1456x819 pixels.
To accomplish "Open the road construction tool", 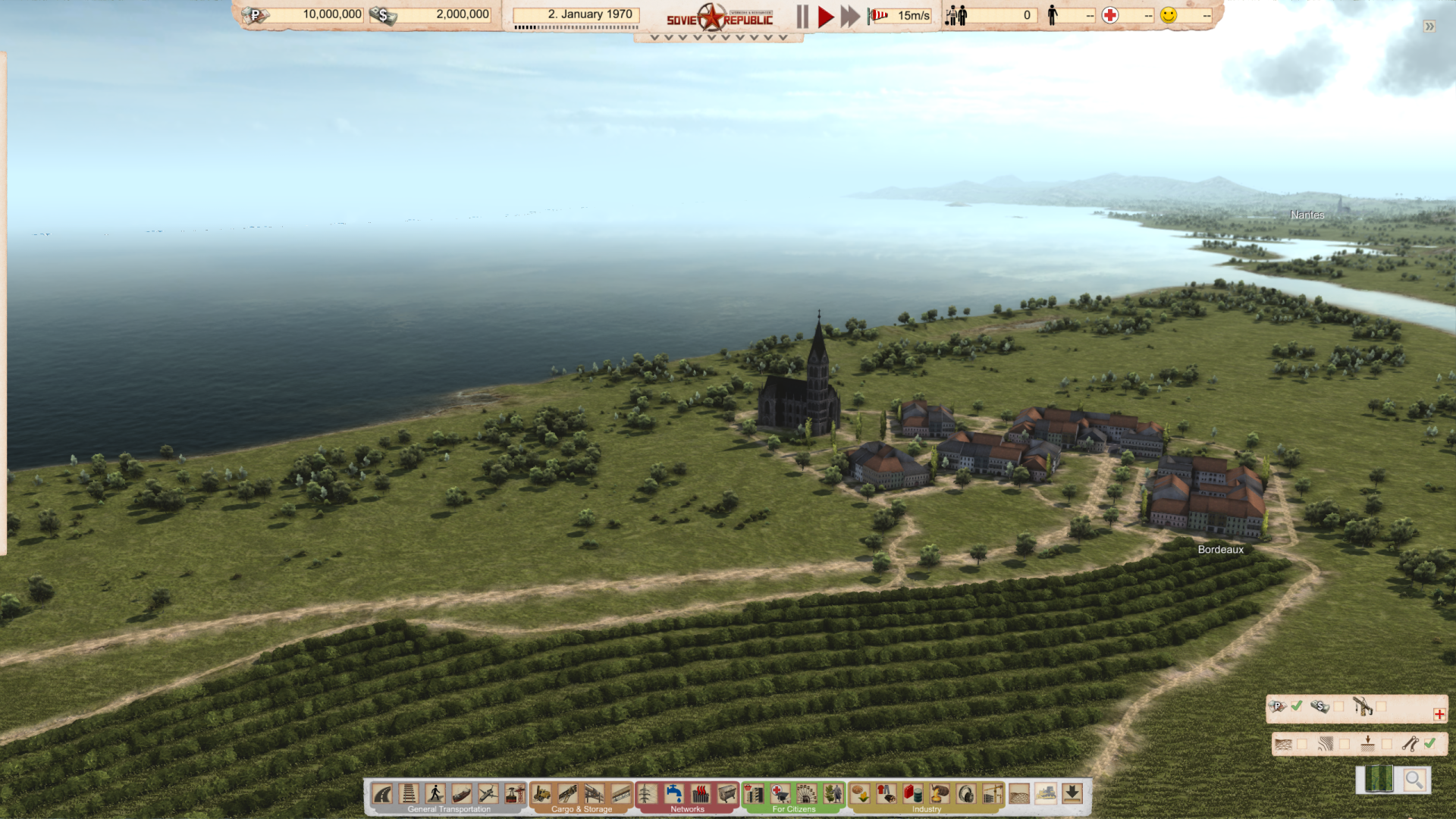I will coord(383,794).
